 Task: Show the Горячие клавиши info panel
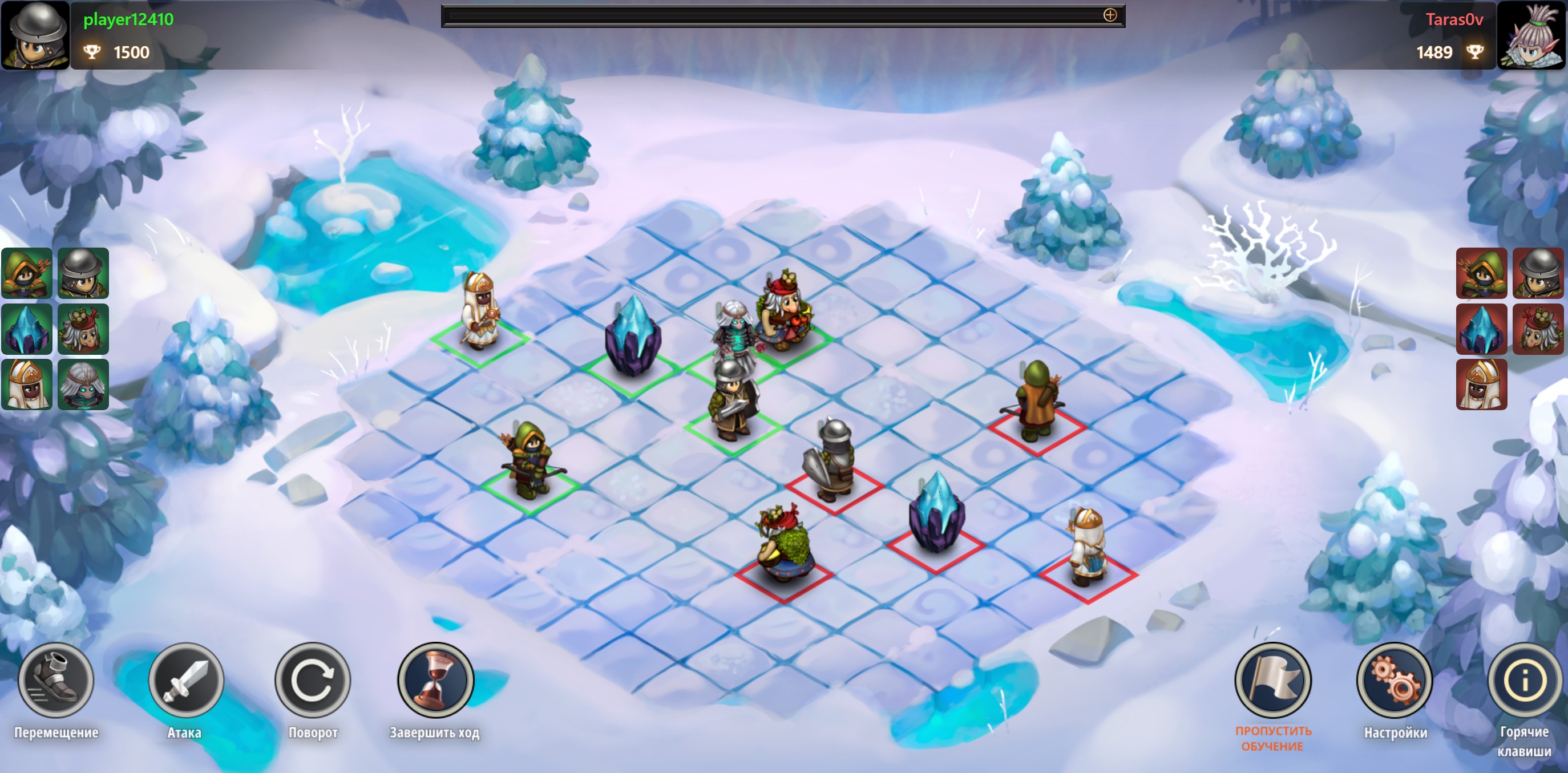[x=1525, y=680]
